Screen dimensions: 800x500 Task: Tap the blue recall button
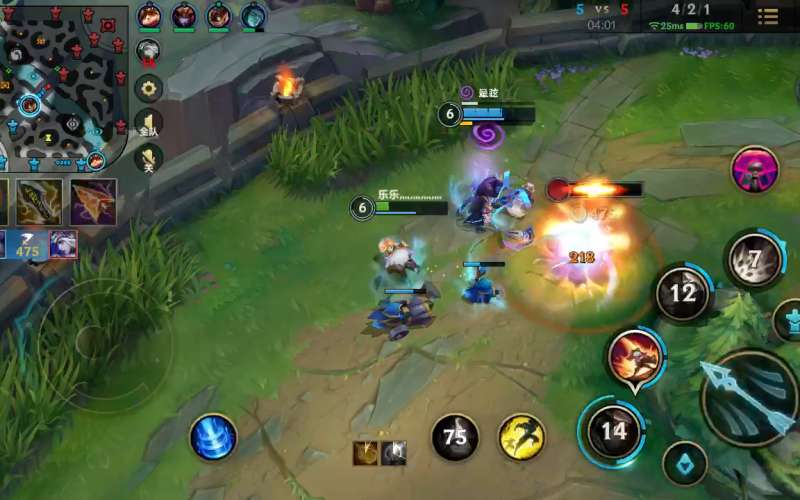pos(213,437)
